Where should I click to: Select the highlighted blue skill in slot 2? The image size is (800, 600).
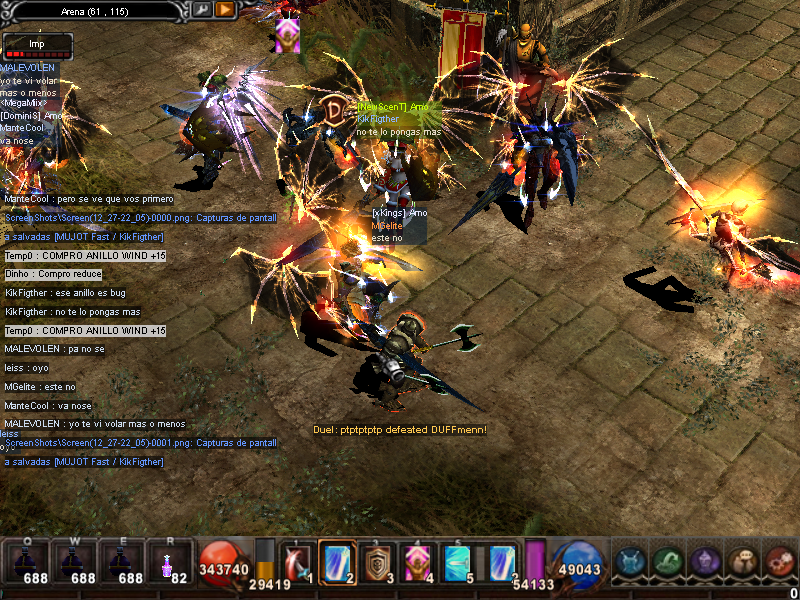(337, 562)
